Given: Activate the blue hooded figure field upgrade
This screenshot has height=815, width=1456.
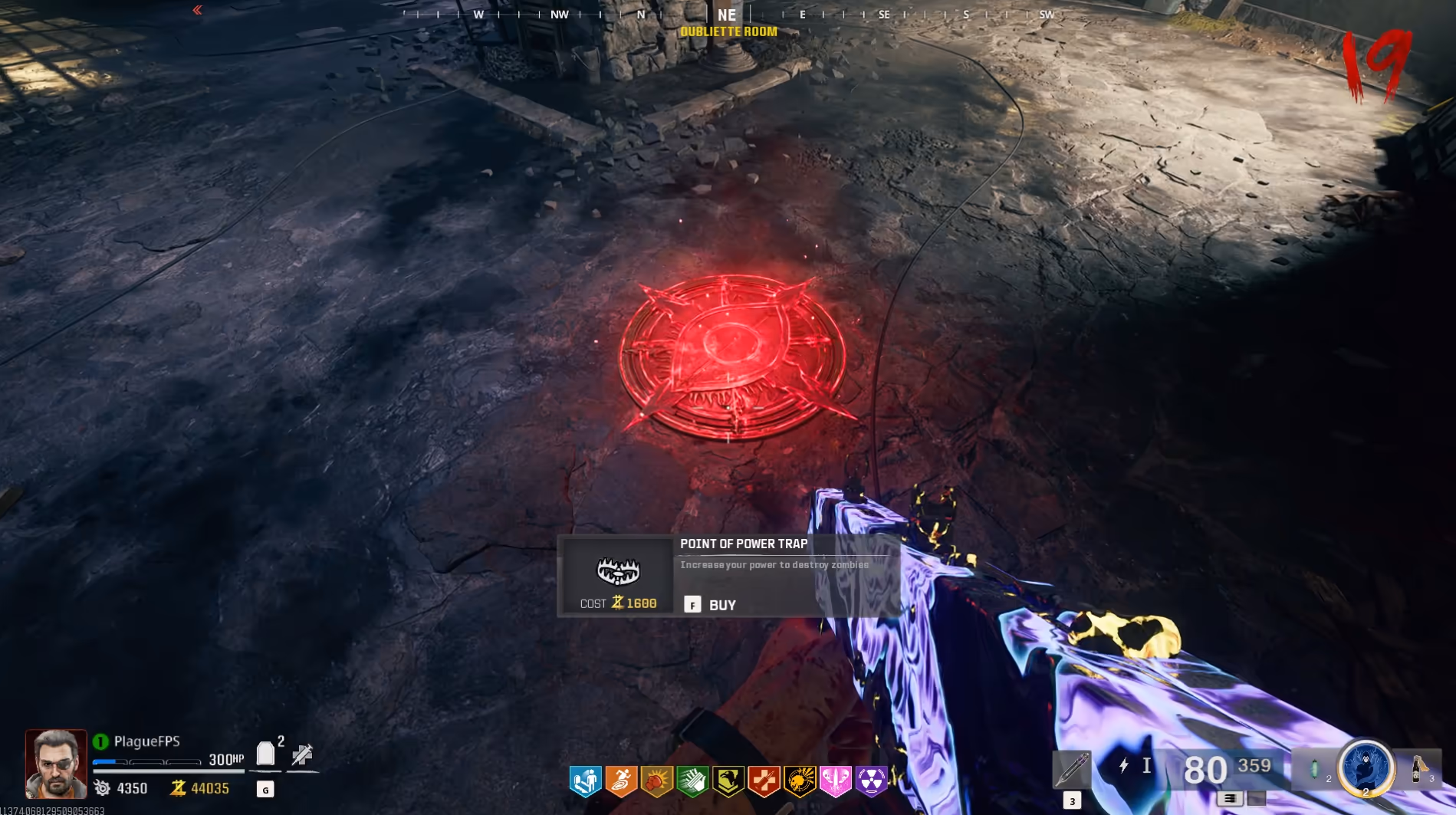Looking at the screenshot, I should click(x=1365, y=767).
